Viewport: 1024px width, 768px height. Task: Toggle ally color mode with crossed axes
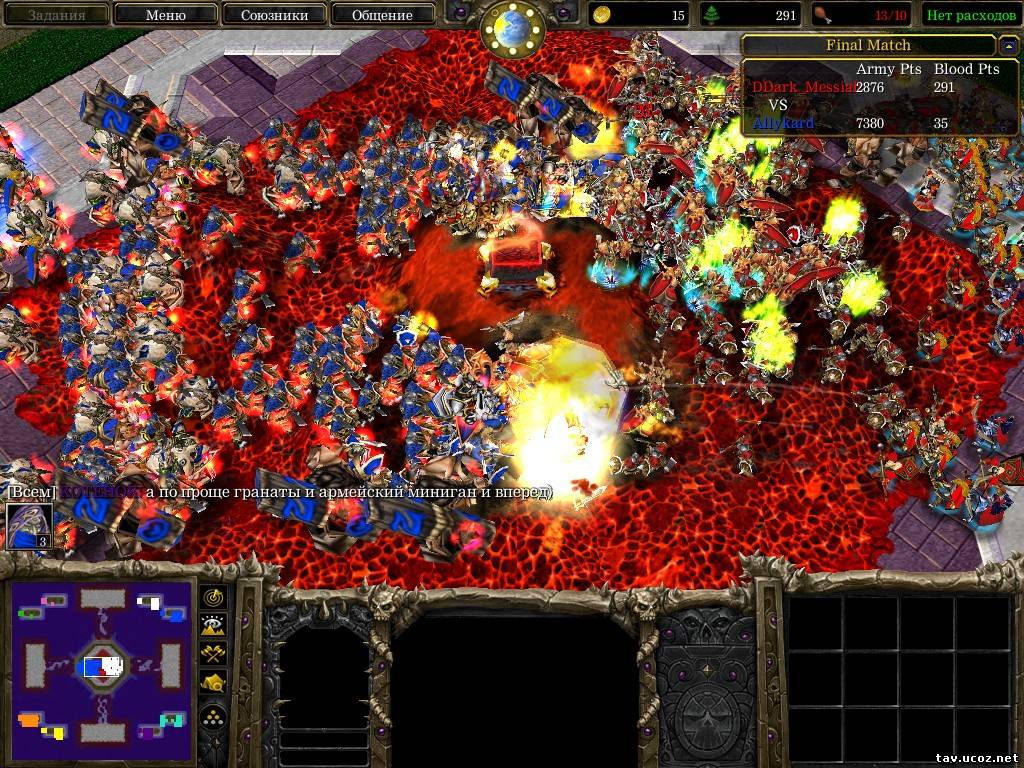214,654
